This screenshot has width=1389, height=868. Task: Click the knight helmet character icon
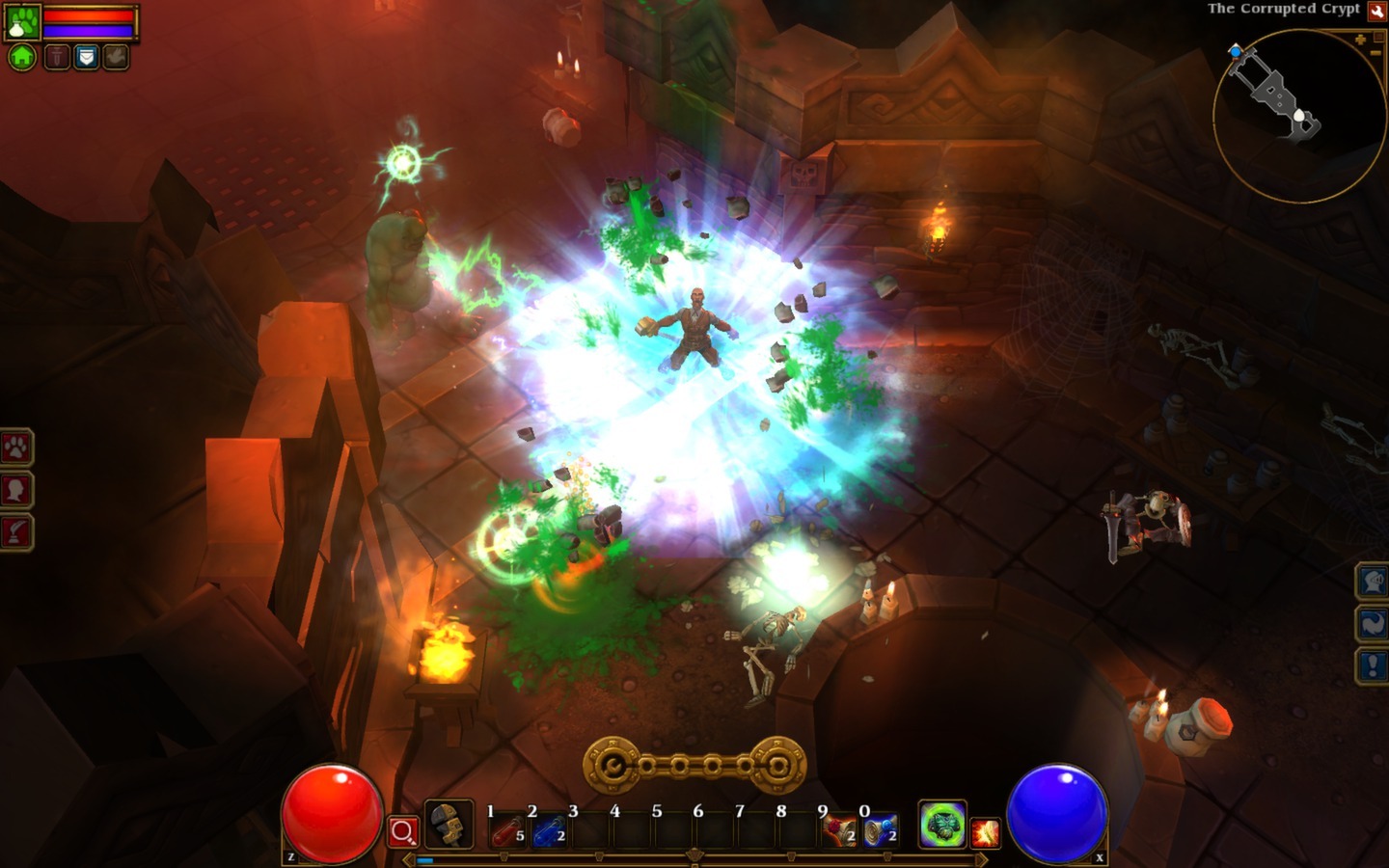coord(1373,581)
